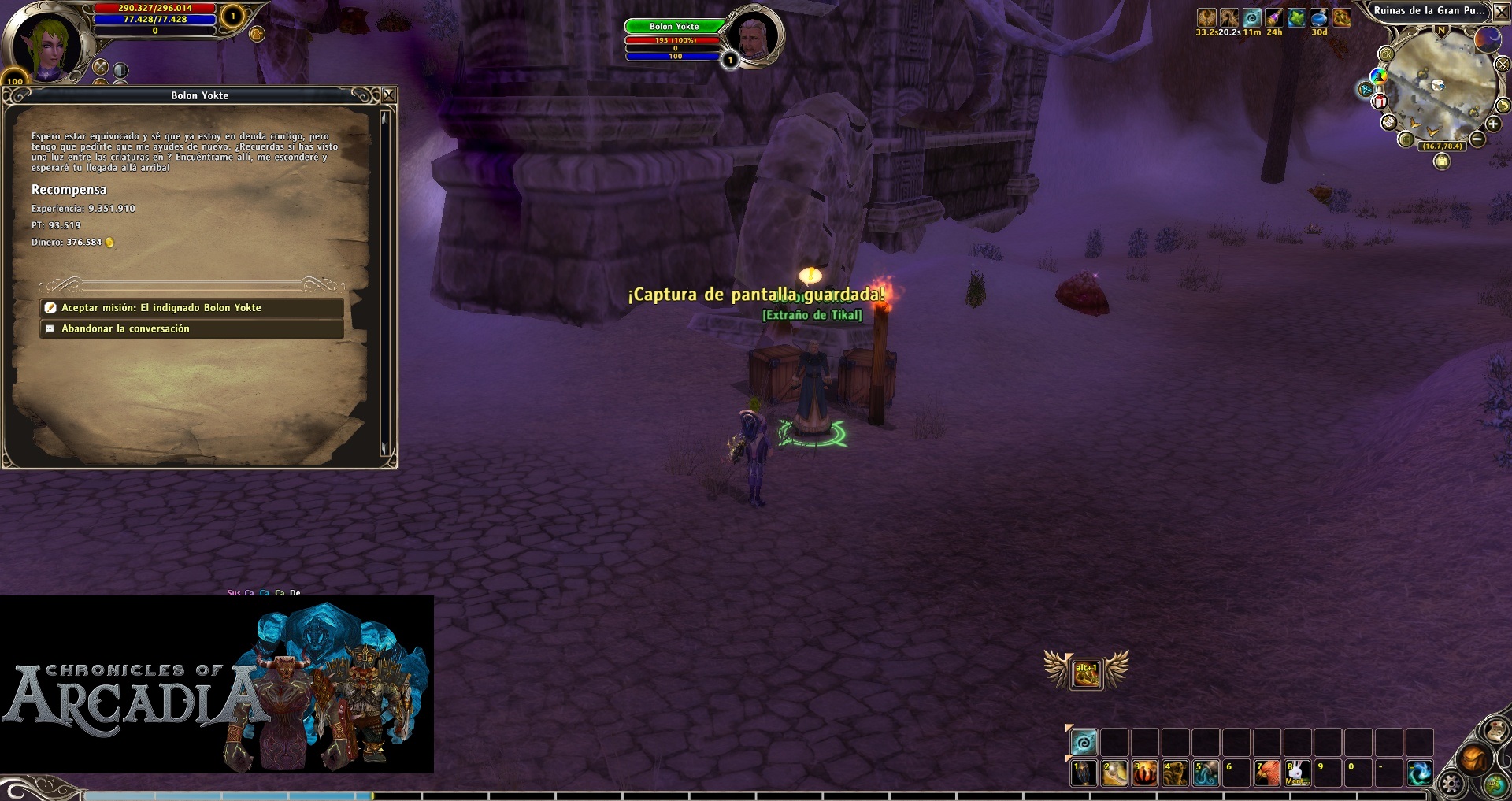Activate the fiery cauldron skill in slot 3

pyautogui.click(x=1145, y=773)
